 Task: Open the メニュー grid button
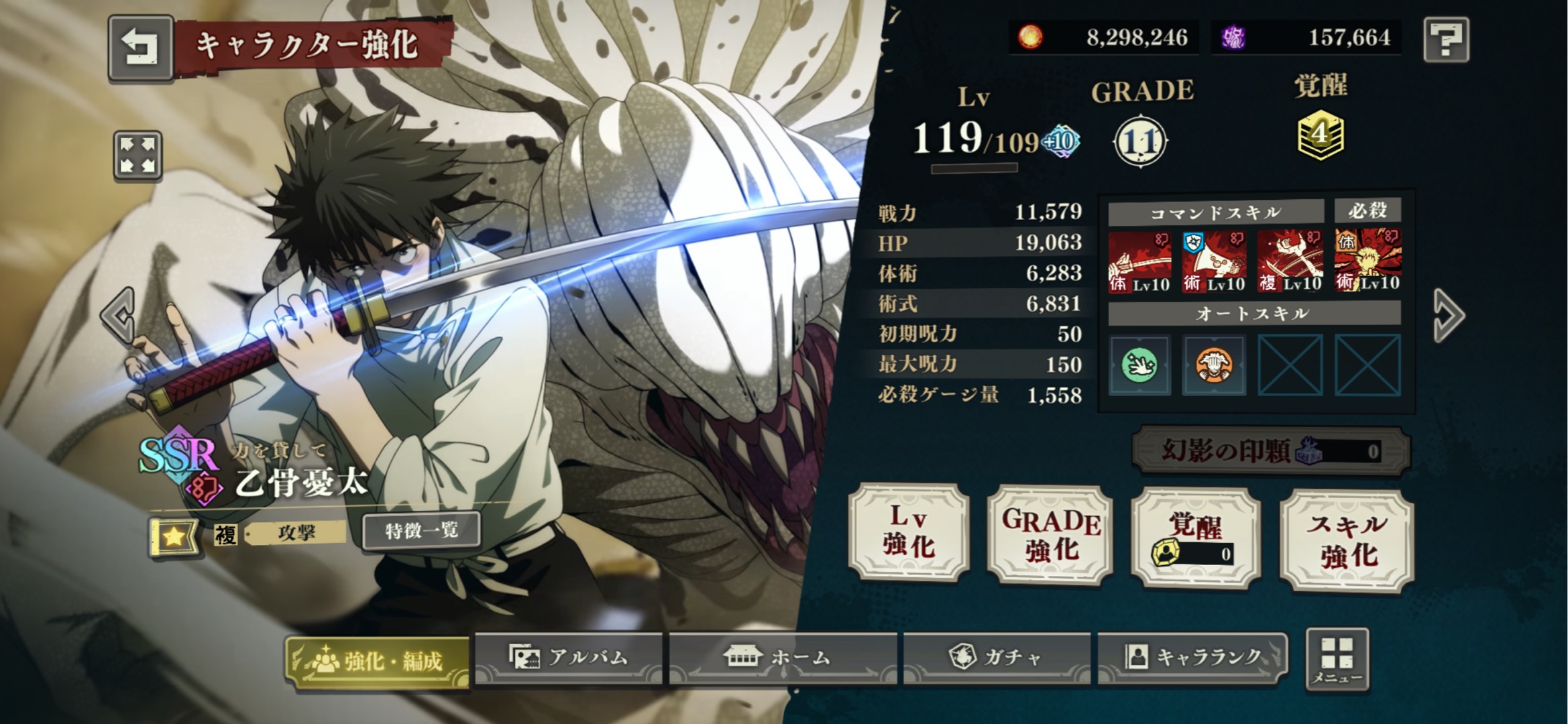pos(1337,660)
